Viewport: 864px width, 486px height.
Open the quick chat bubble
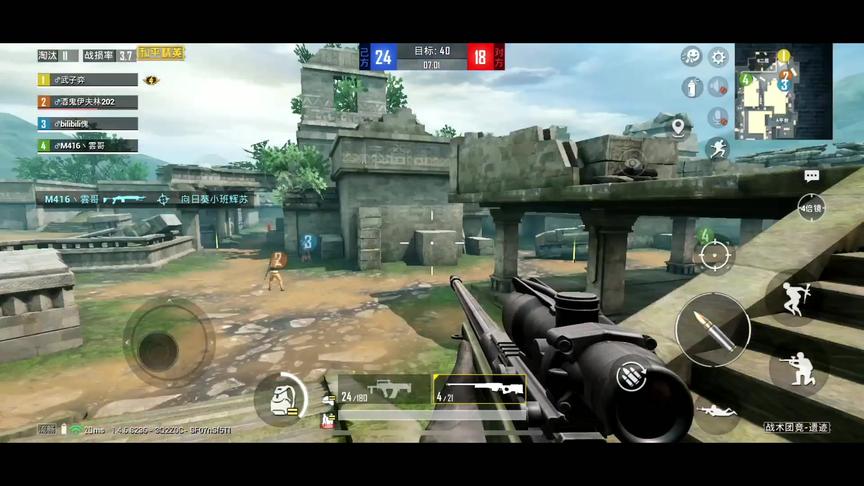(x=811, y=176)
